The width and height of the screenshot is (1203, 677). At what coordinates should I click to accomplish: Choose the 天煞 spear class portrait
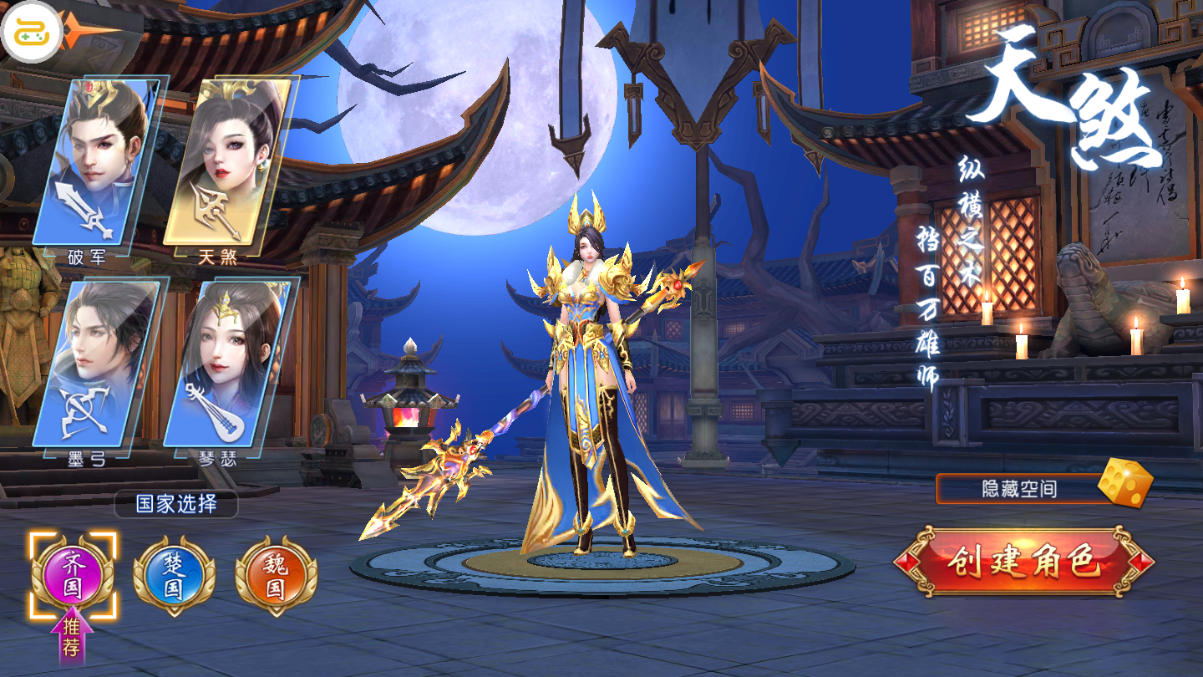click(227, 162)
